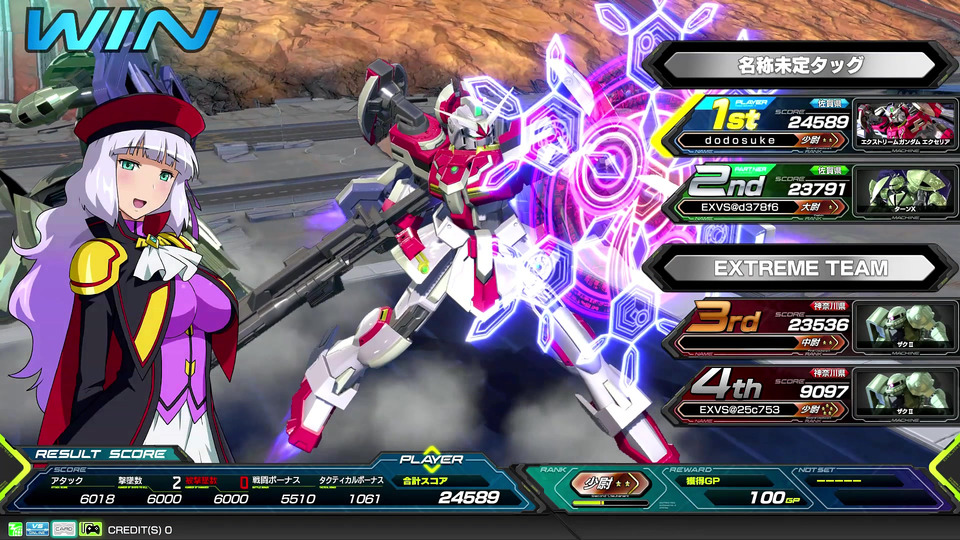Click the VS Online status icon
This screenshot has height=540, width=960.
[39, 529]
